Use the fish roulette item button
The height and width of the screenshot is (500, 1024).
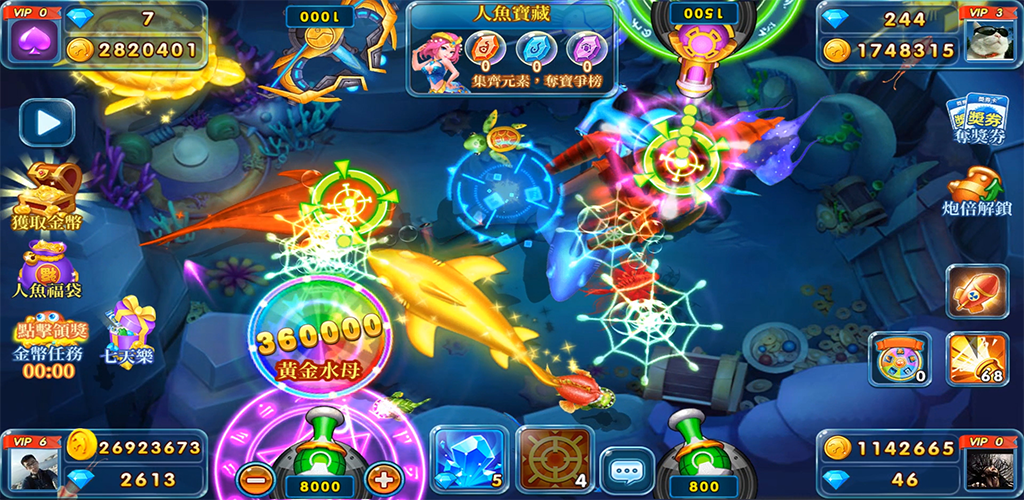point(898,358)
